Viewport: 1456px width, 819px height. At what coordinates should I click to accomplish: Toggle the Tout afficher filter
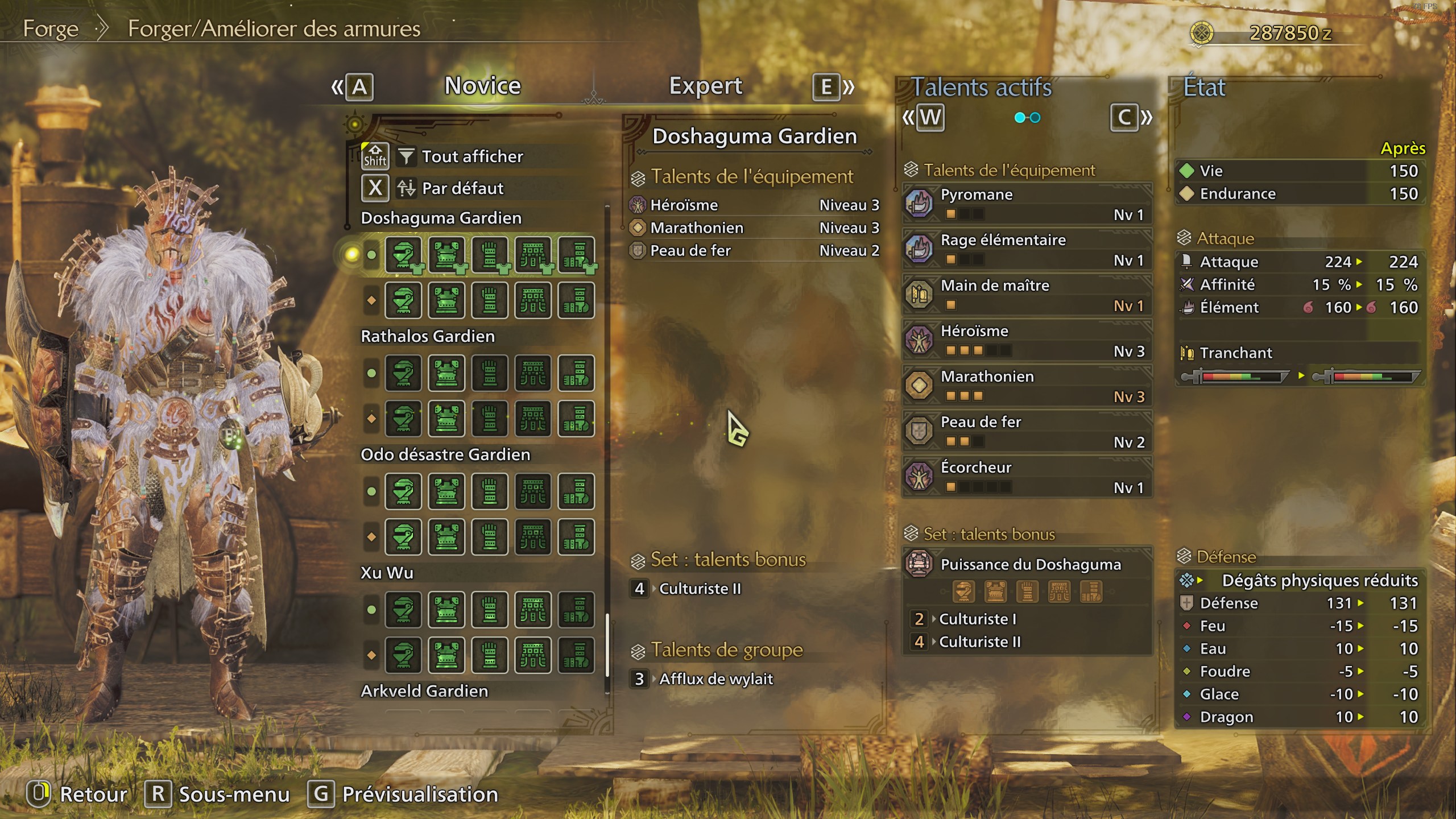click(x=471, y=157)
